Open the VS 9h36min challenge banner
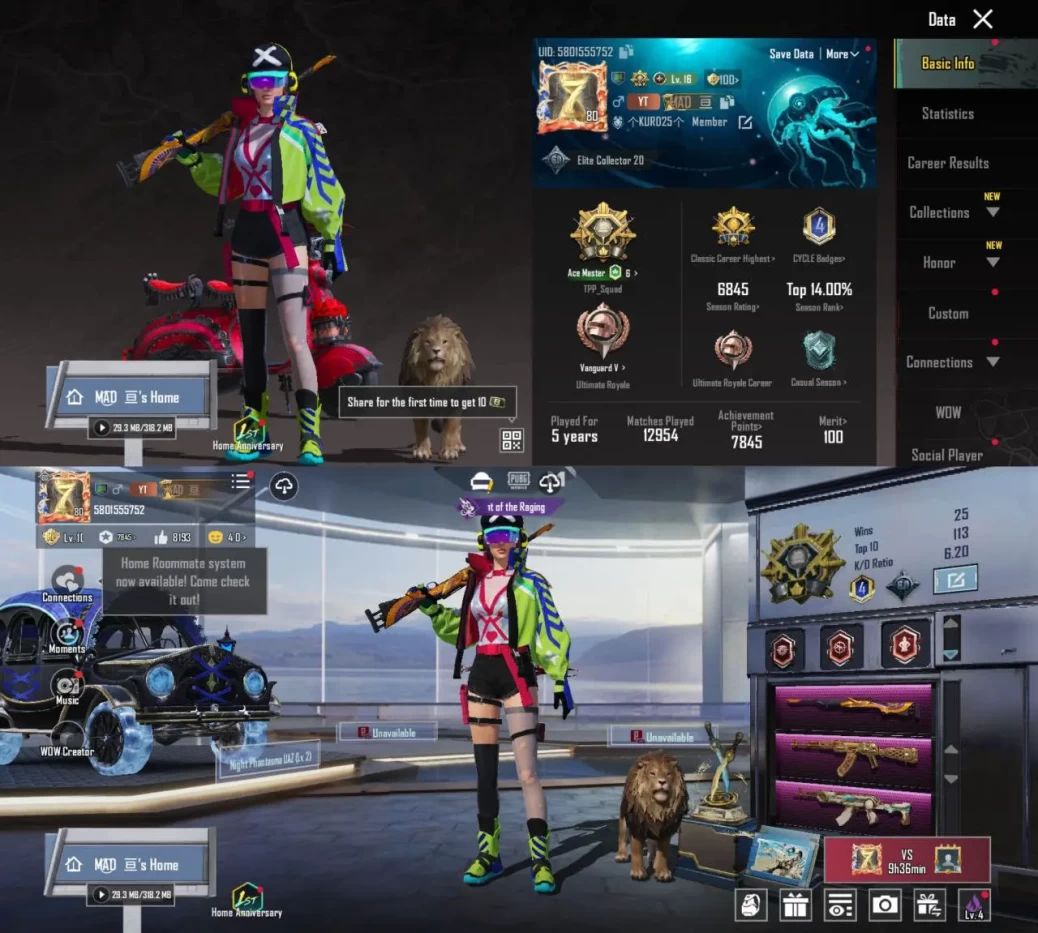This screenshot has height=933, width=1038. coord(906,859)
